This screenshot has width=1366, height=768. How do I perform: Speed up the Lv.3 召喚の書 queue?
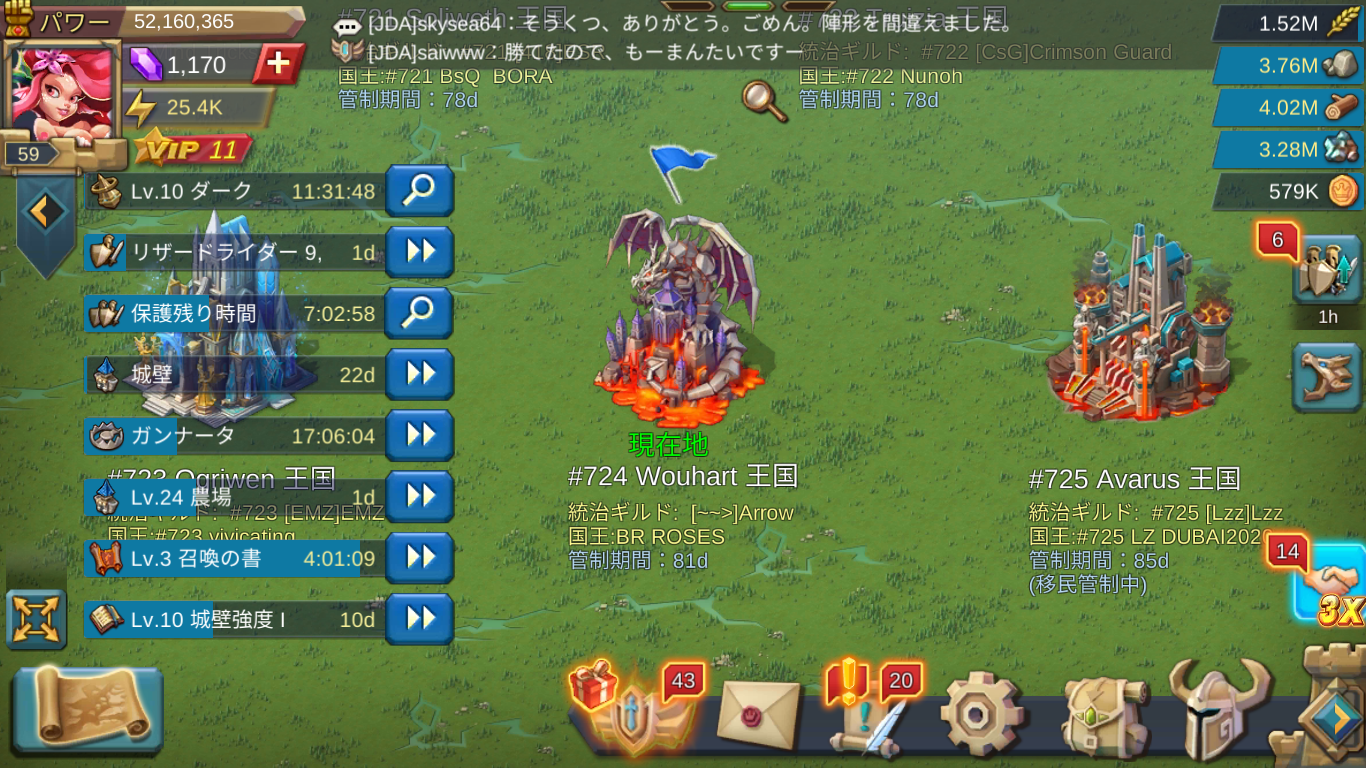pos(419,557)
